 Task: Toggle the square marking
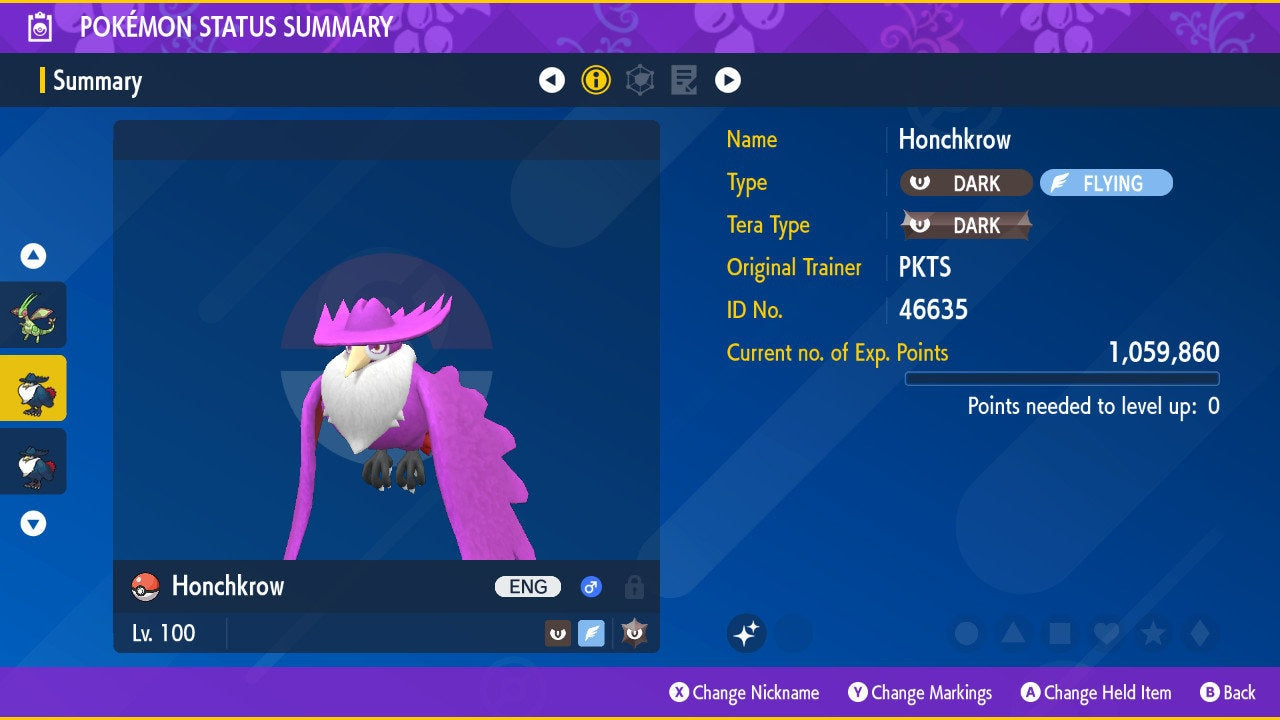(1060, 633)
